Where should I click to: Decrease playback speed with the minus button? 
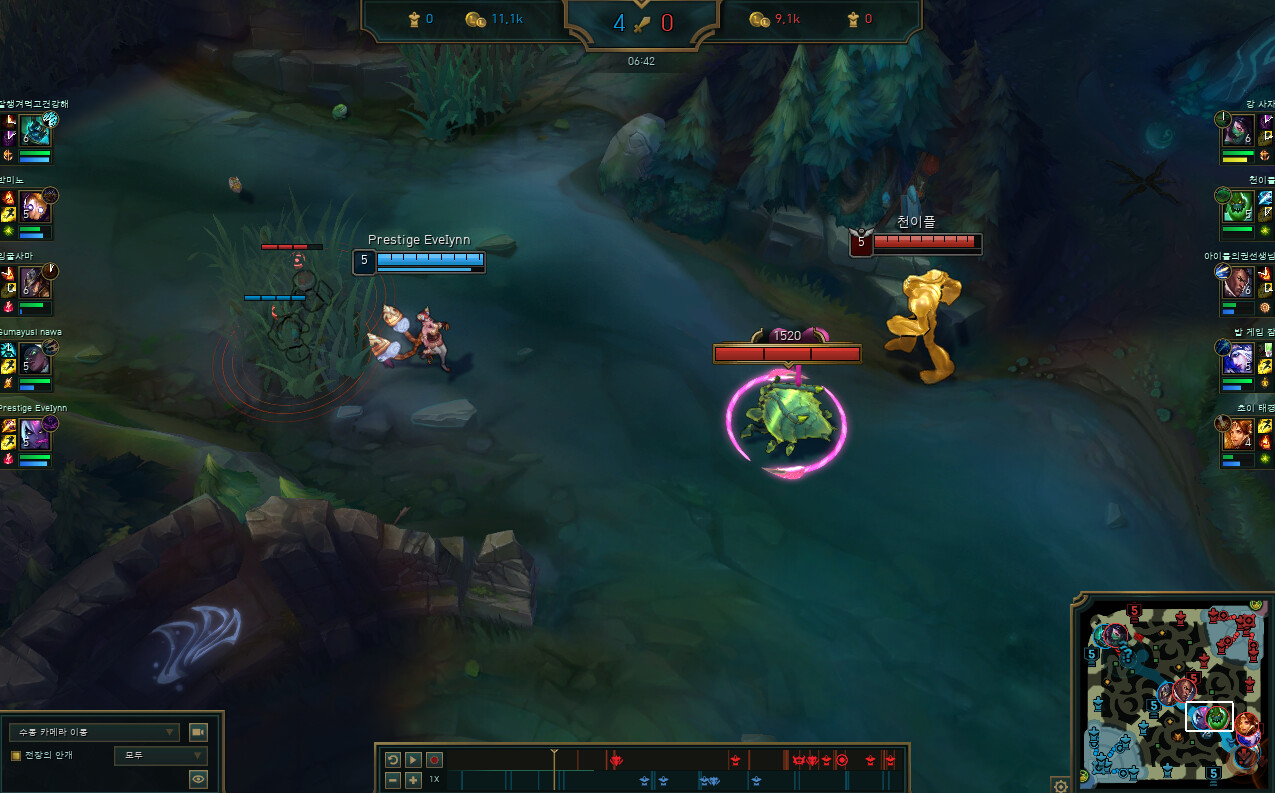click(393, 779)
